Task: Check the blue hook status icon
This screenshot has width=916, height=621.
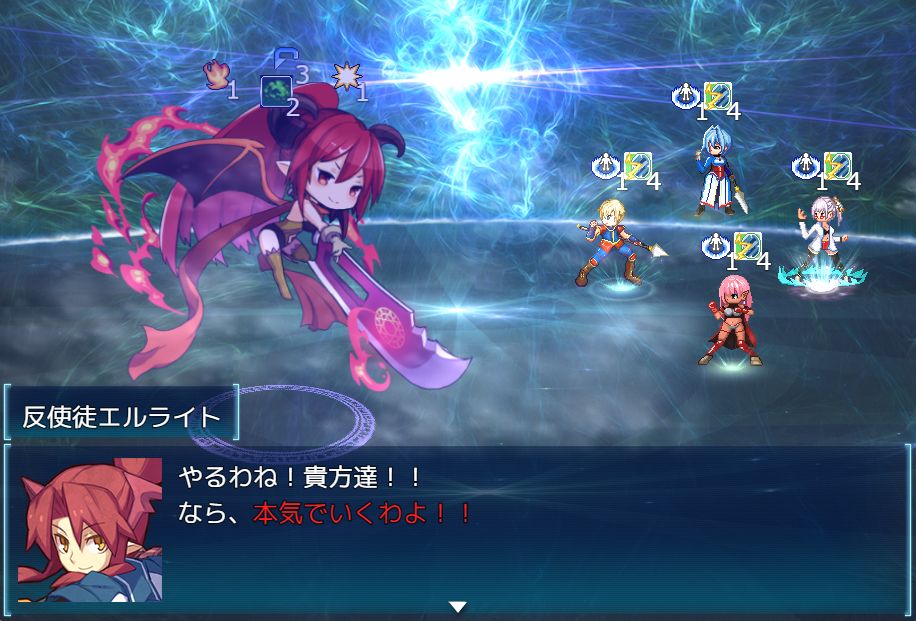Action: coord(284,59)
